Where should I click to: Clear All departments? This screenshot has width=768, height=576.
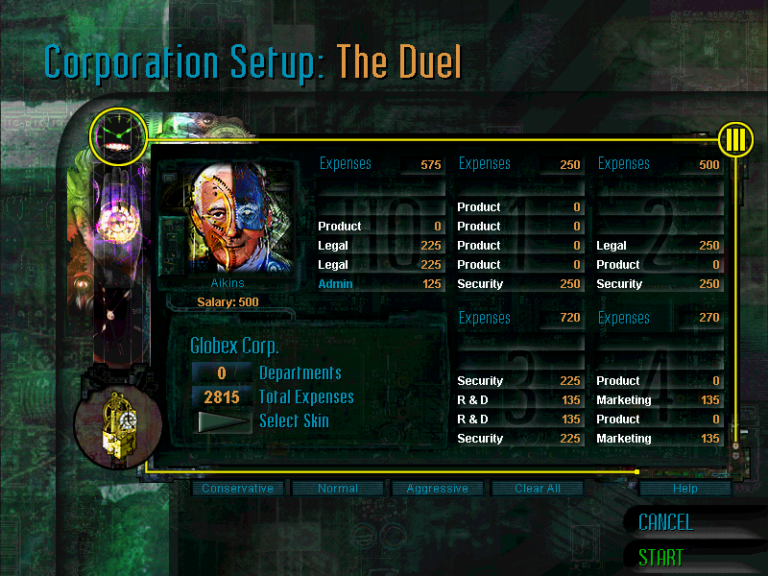pyautogui.click(x=537, y=489)
